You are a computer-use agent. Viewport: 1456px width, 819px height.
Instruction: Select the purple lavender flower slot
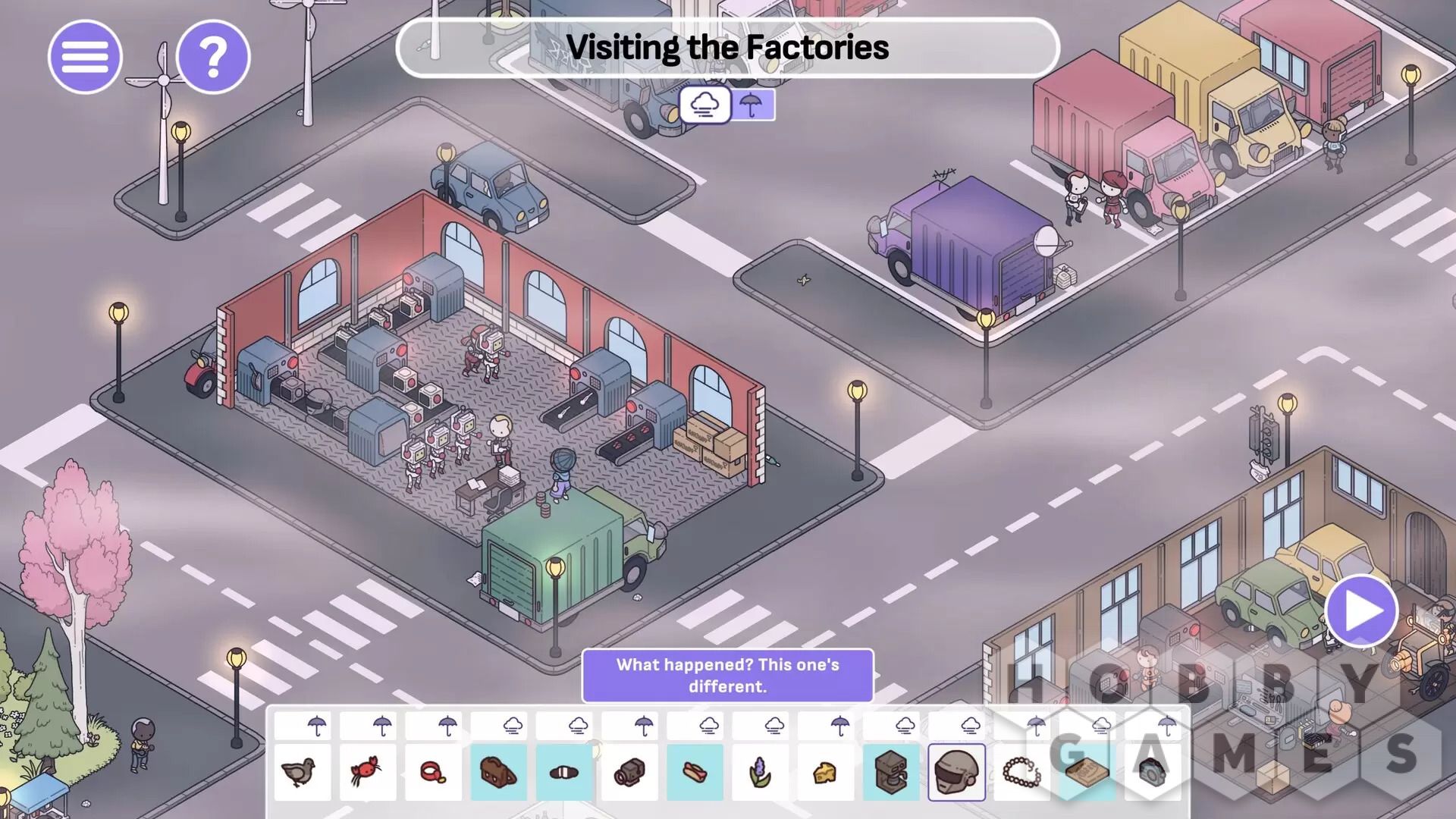[x=761, y=772]
